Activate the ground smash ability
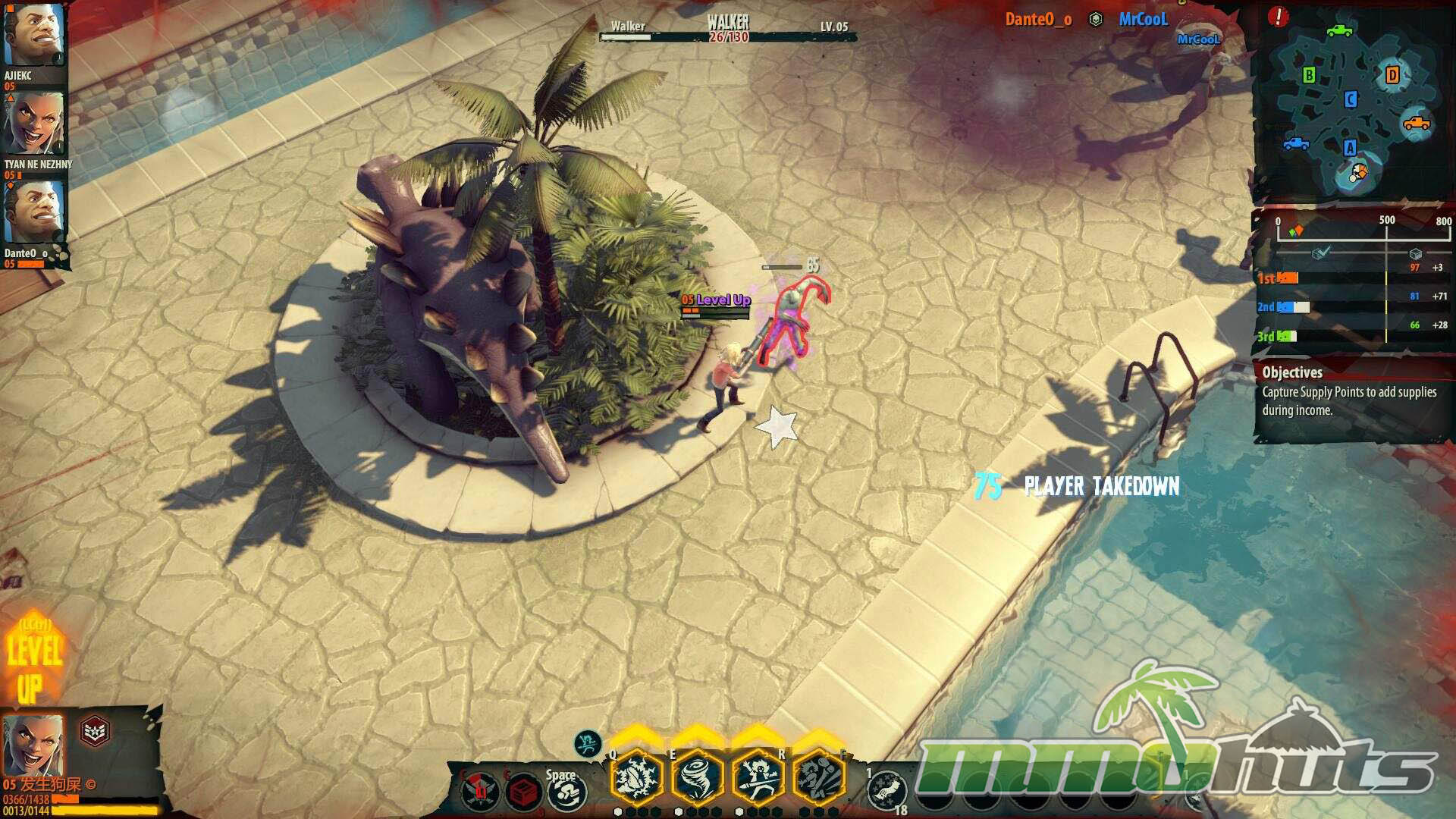 click(x=819, y=778)
